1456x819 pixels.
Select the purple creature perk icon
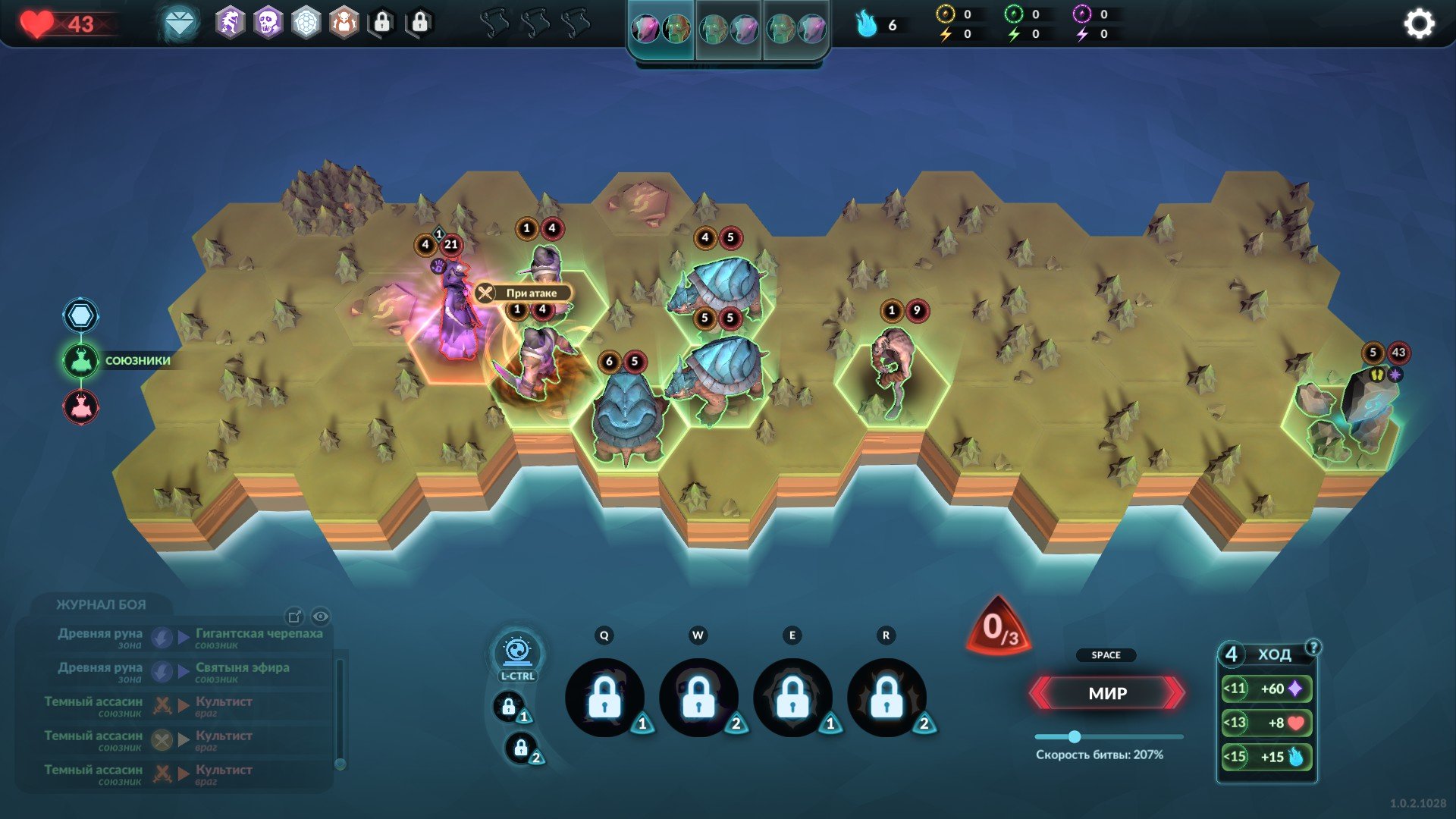230,24
